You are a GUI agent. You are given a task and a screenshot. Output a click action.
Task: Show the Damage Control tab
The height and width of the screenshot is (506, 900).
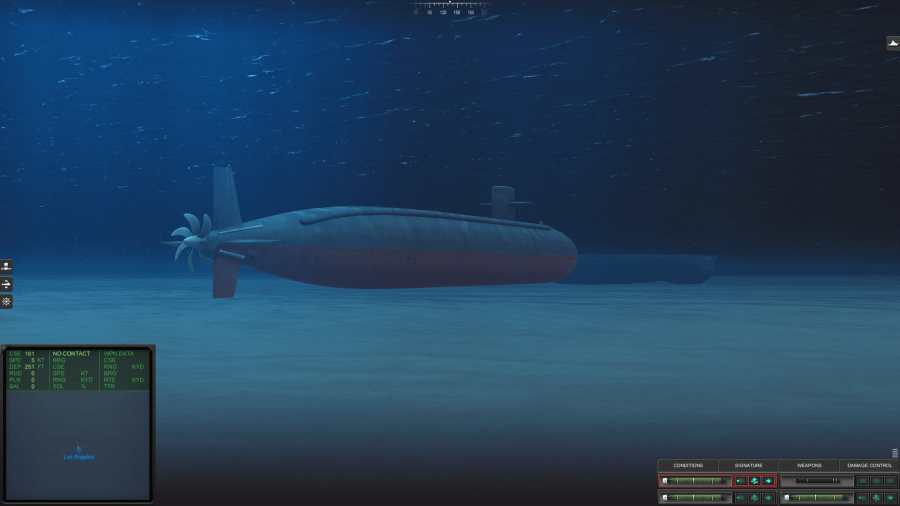pos(869,465)
